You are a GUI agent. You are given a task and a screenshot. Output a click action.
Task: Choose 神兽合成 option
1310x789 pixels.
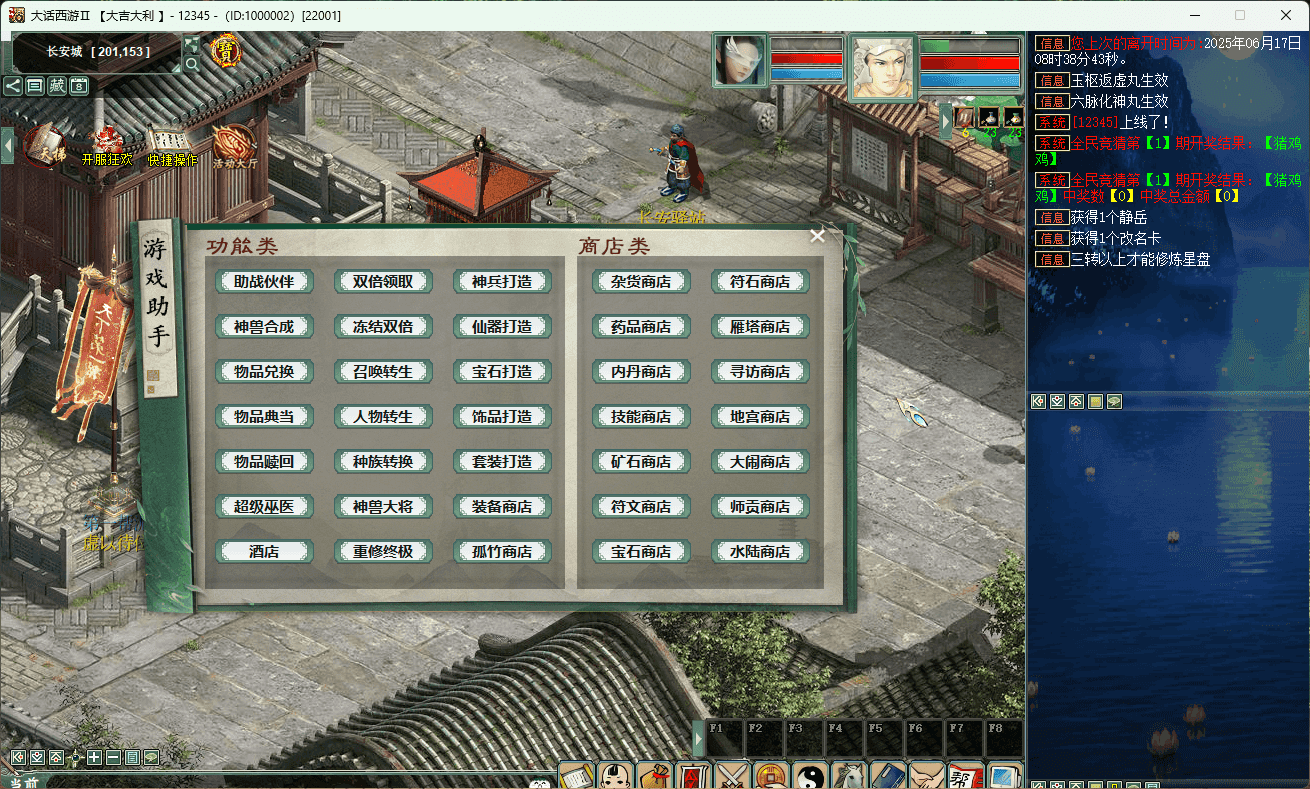point(264,327)
